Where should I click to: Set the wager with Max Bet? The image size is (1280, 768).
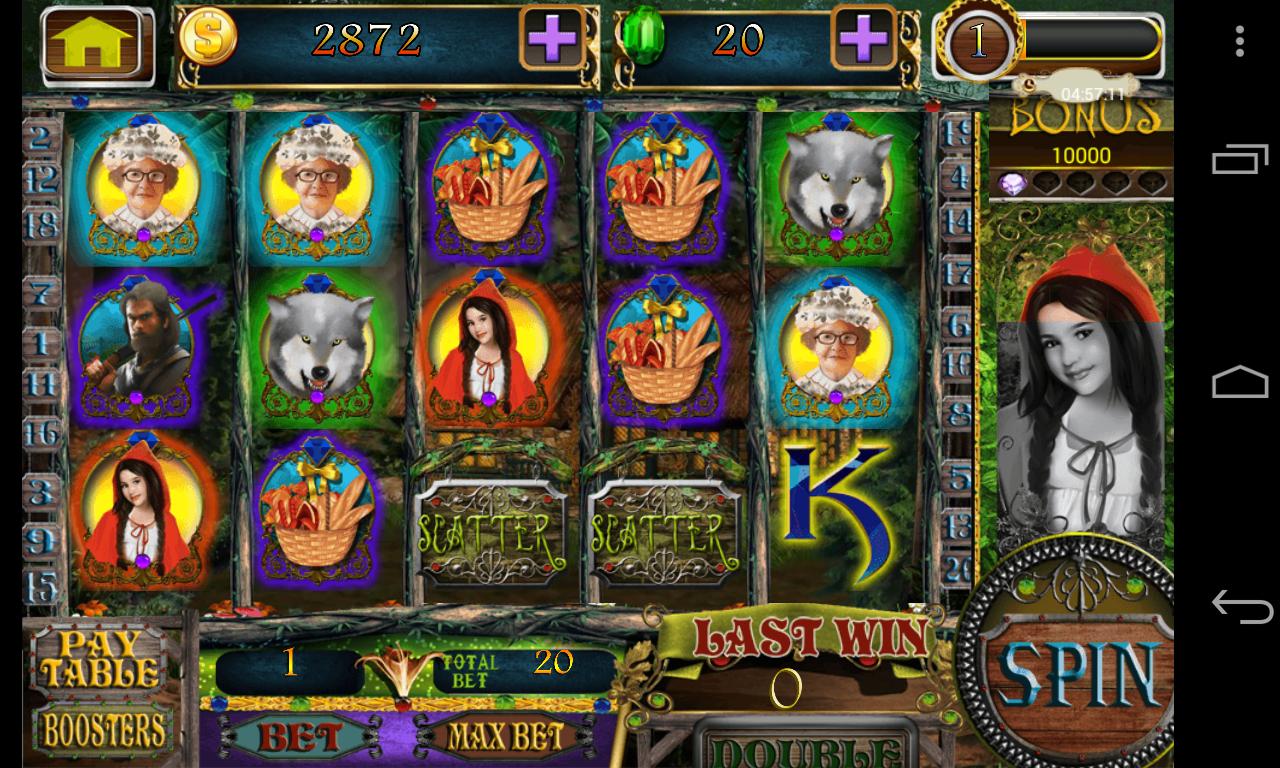(x=504, y=739)
